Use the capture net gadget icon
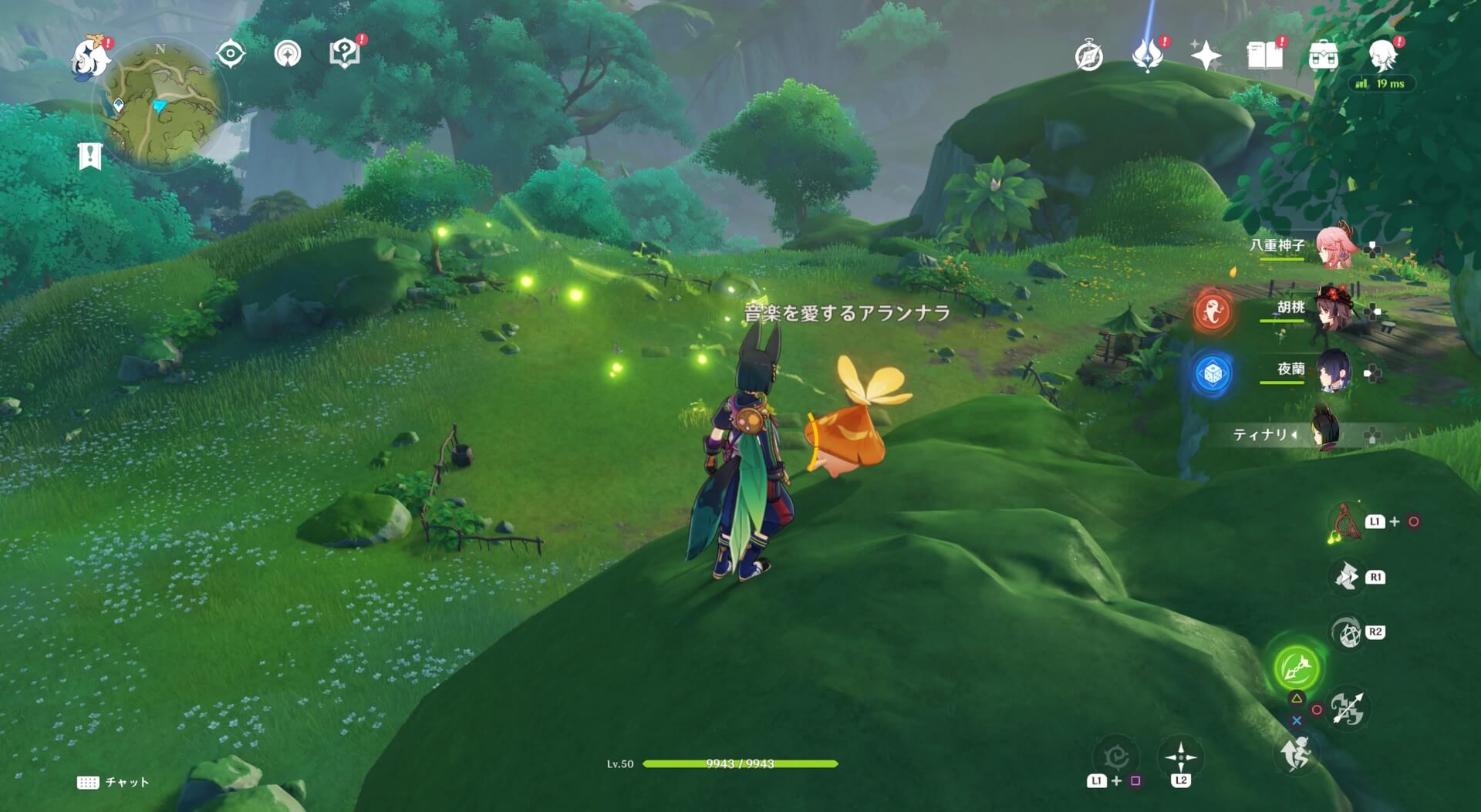 (x=1346, y=522)
